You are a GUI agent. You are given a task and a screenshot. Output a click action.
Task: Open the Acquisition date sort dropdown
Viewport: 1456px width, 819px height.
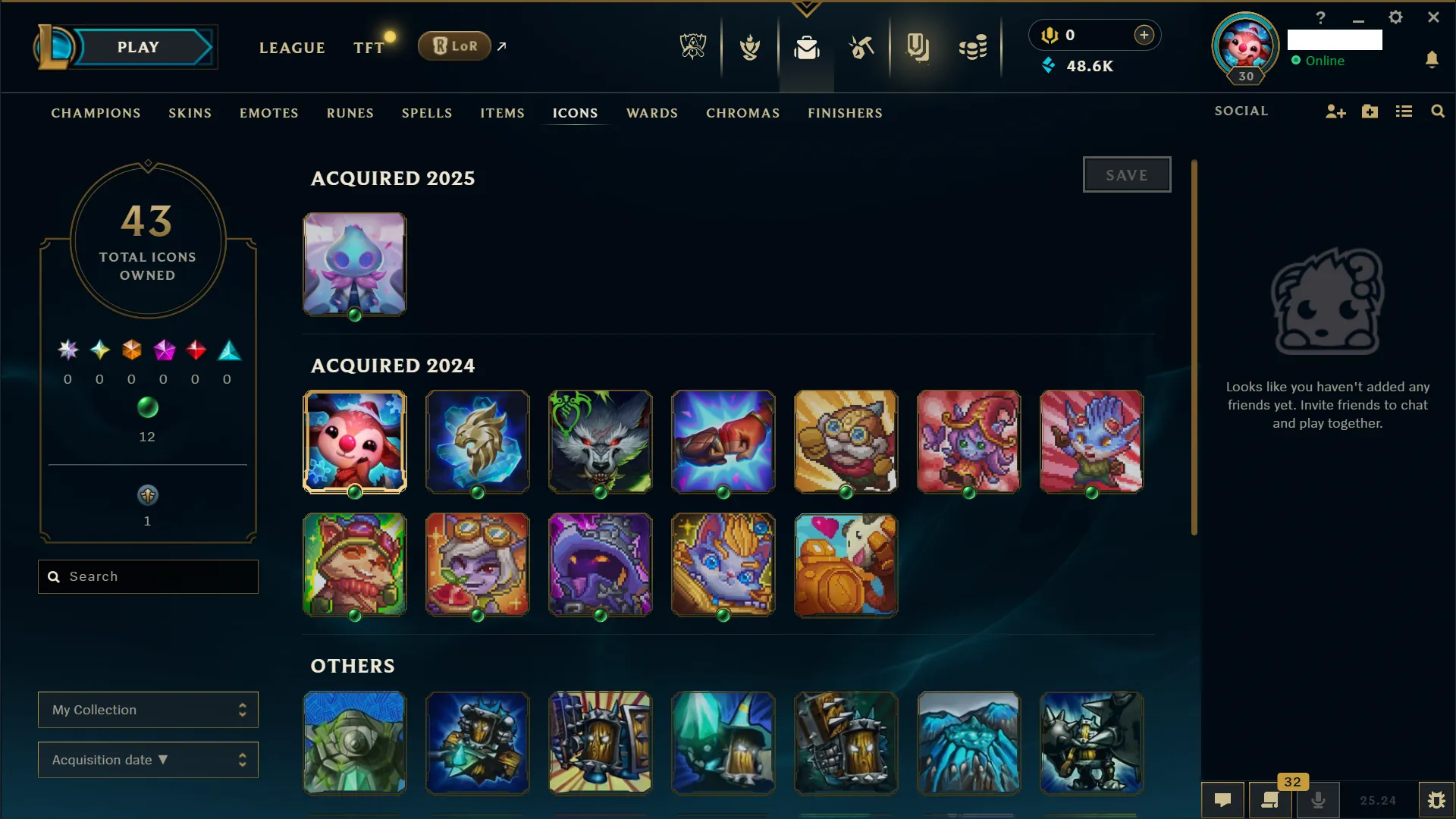point(148,760)
